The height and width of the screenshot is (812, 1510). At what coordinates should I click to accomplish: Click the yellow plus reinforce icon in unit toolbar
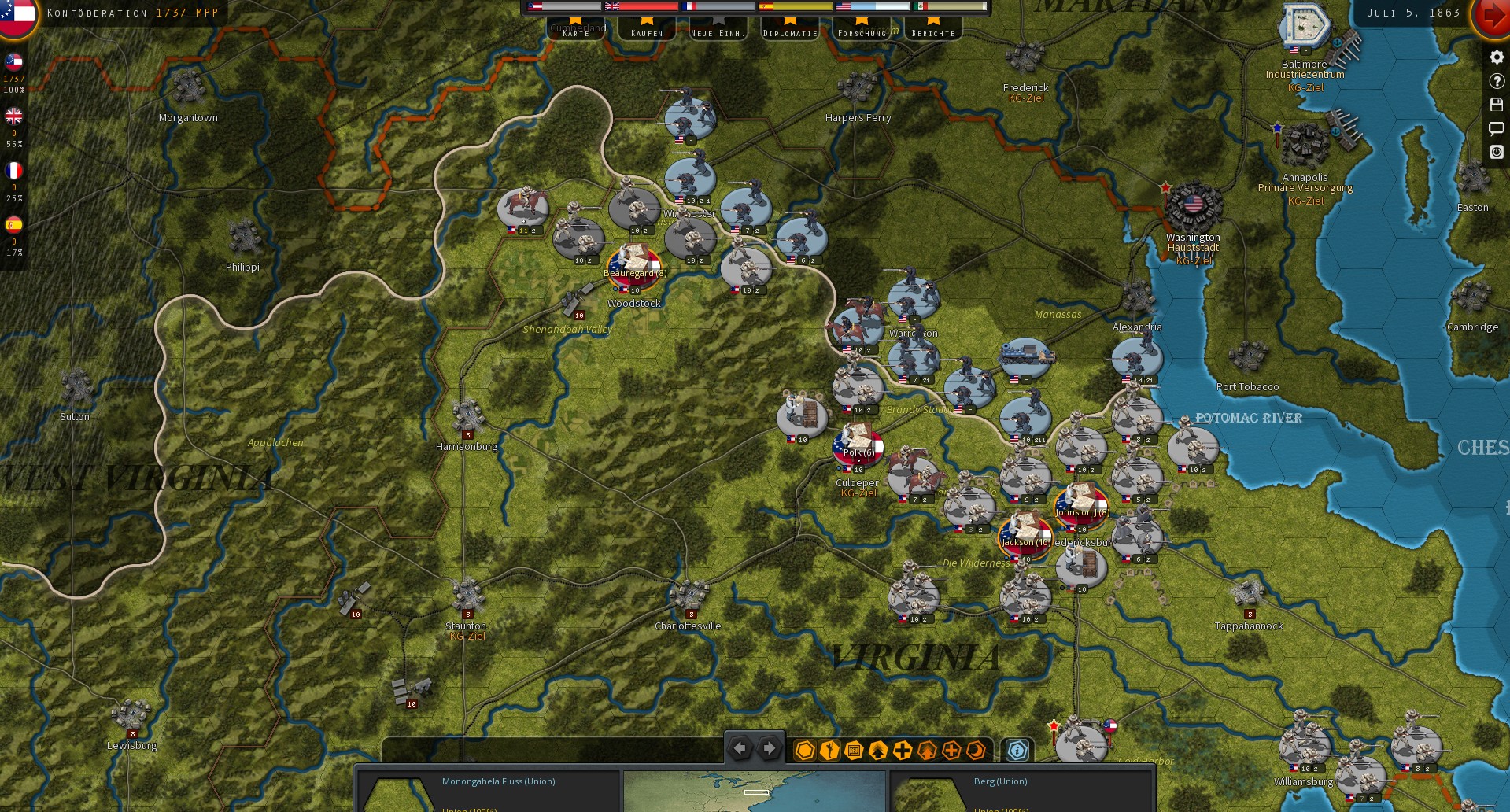[902, 751]
